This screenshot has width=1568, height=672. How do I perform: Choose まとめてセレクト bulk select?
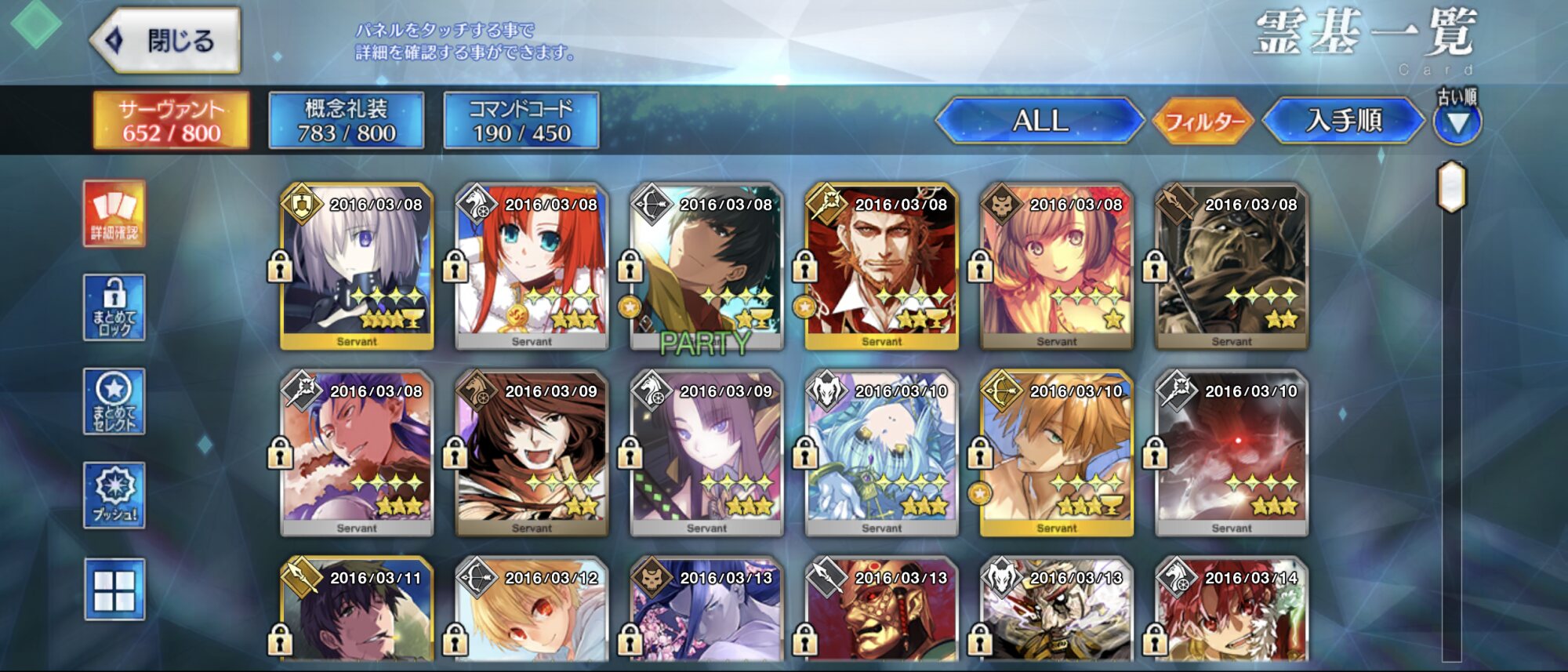(114, 401)
